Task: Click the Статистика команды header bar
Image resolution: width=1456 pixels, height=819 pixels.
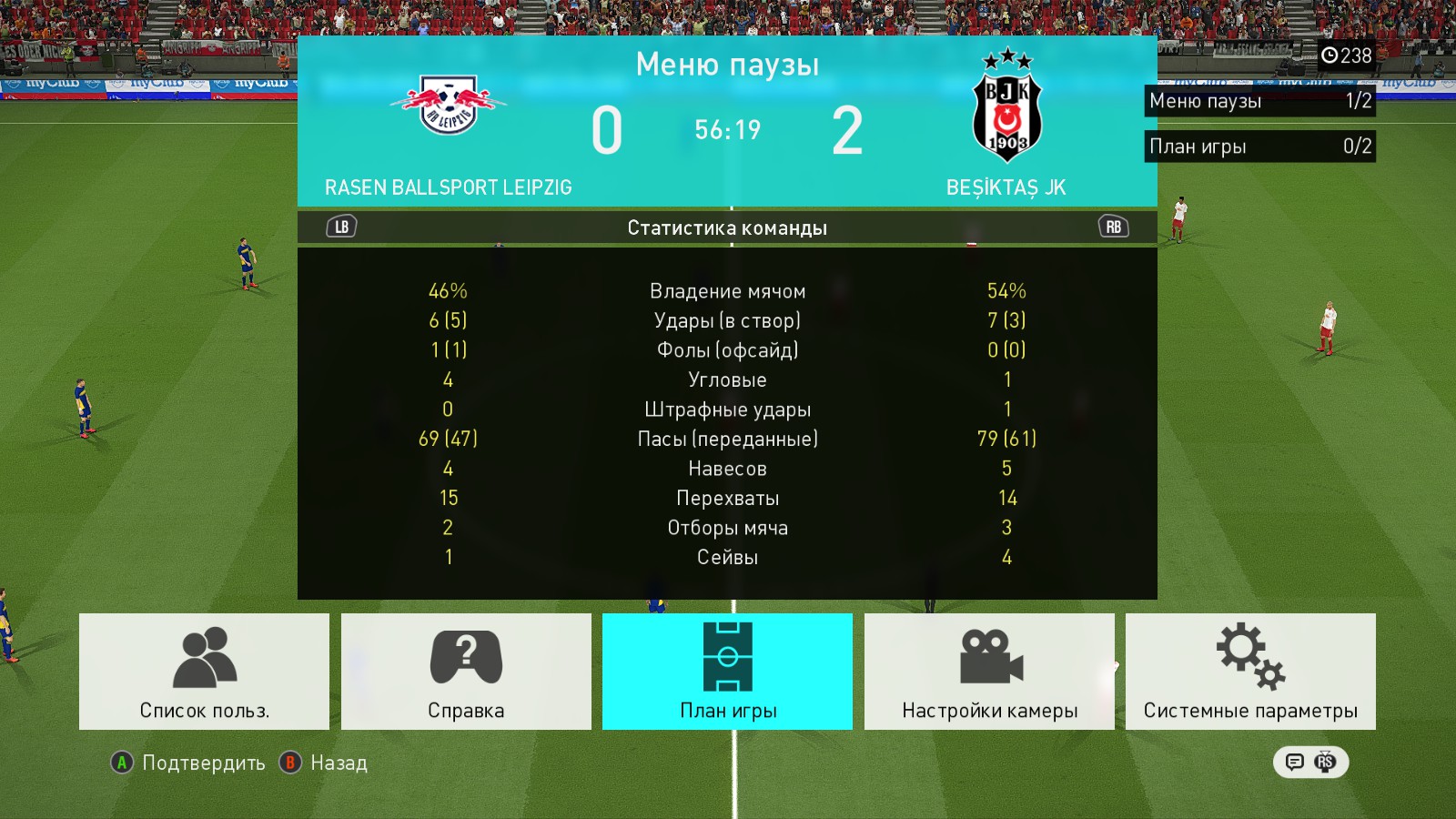Action: coord(727,227)
